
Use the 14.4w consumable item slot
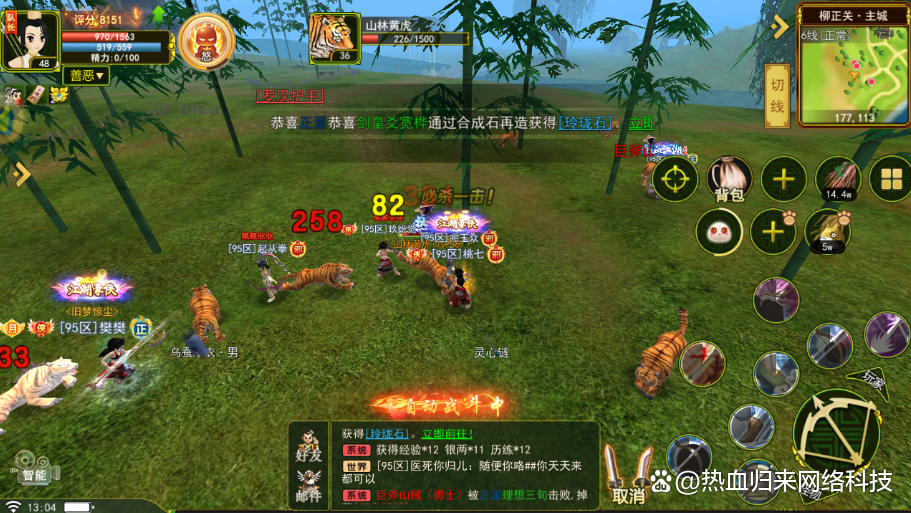[x=838, y=179]
